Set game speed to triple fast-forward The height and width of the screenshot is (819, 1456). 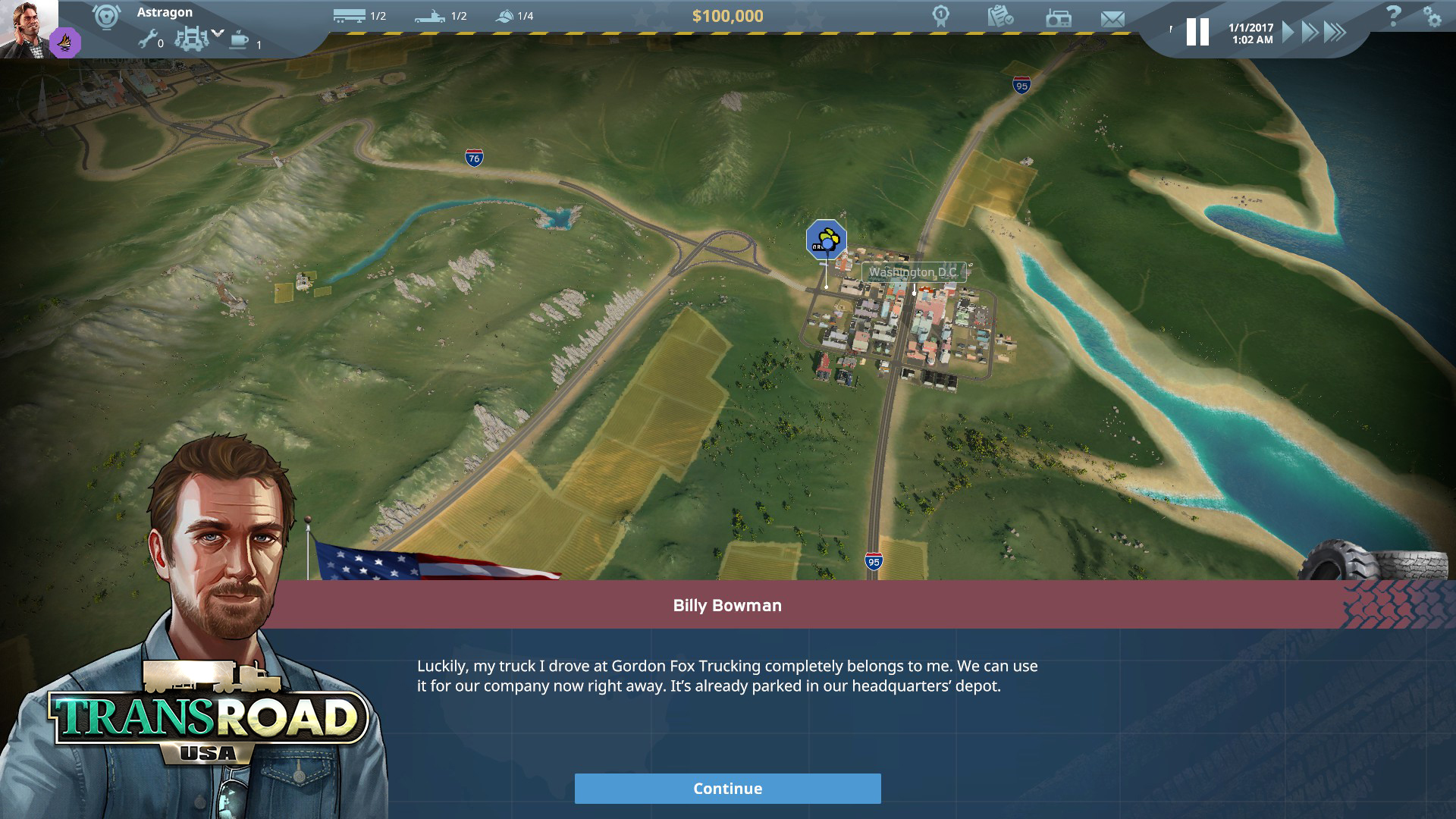click(x=1335, y=32)
